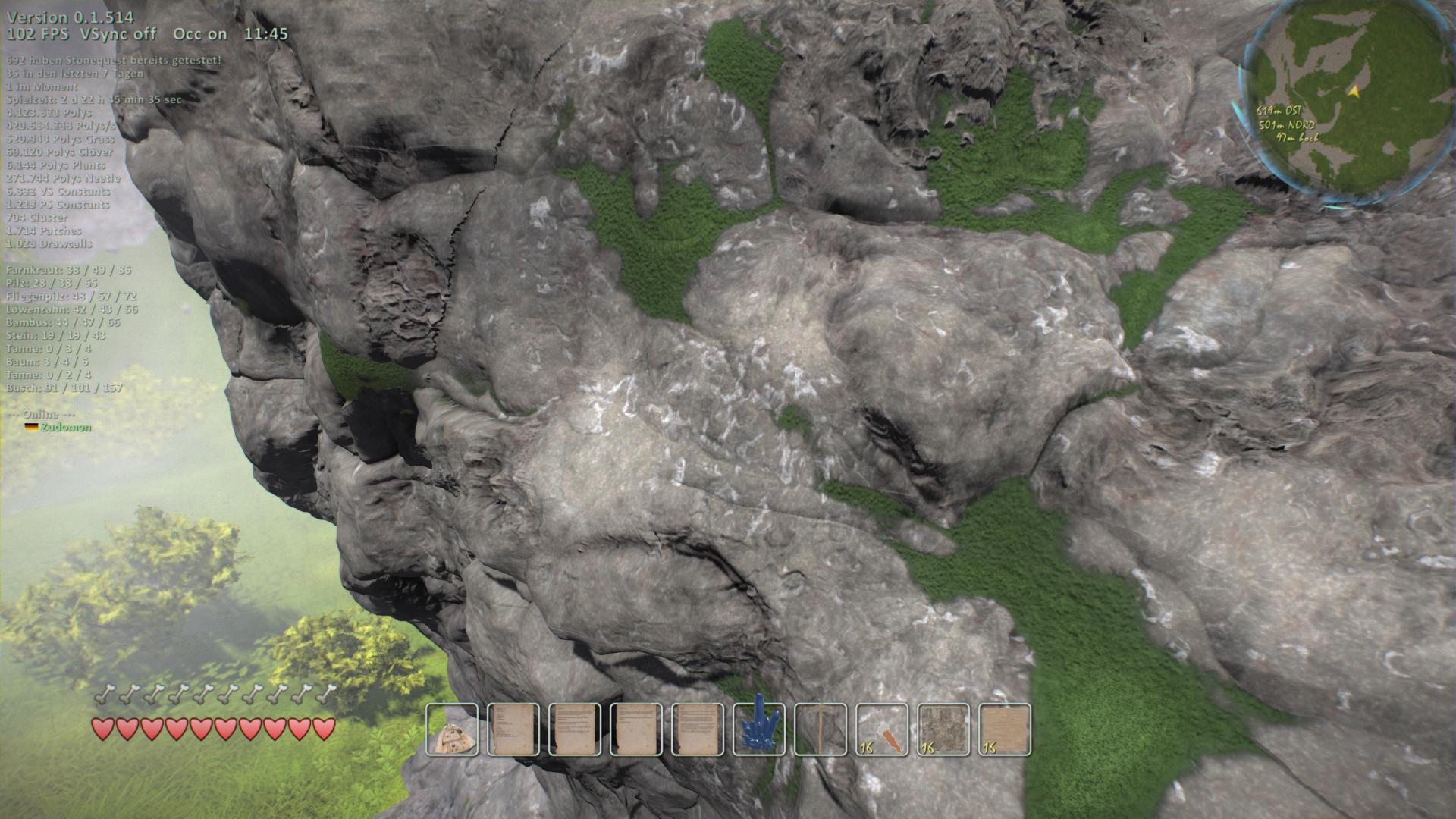Select player Zudomon in the online list
This screenshot has height=819, width=1456.
tap(66, 428)
